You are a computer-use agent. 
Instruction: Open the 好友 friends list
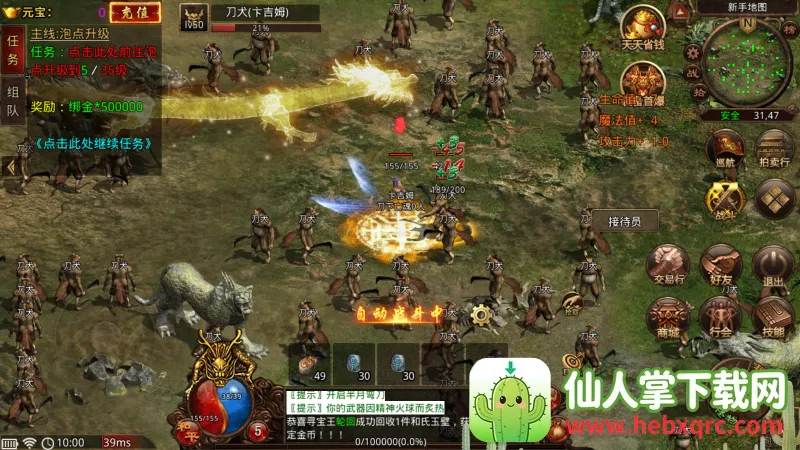click(x=720, y=263)
